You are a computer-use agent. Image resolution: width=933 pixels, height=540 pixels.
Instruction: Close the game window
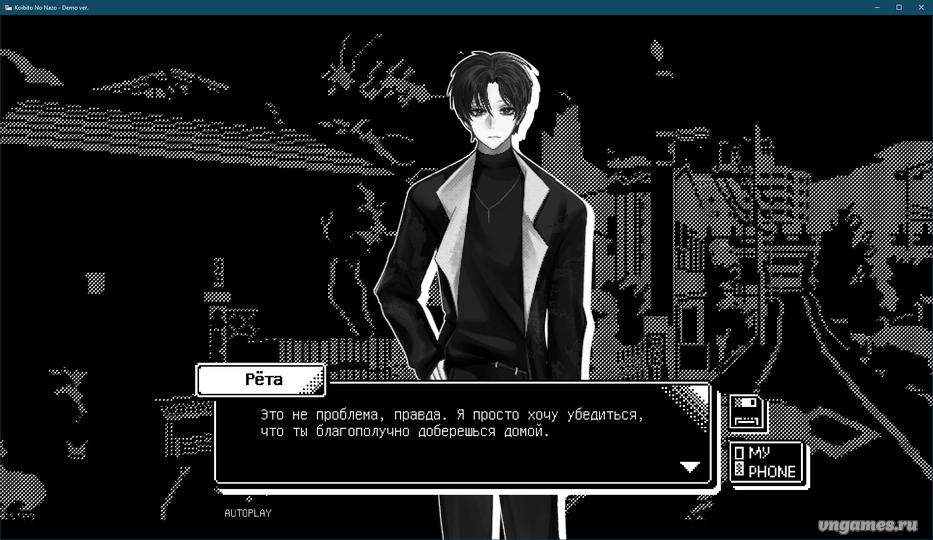pos(921,7)
